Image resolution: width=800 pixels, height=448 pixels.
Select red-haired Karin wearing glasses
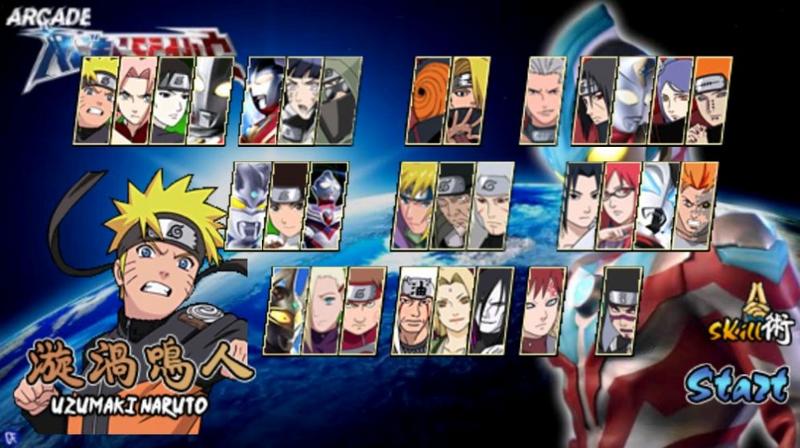[x=618, y=205]
